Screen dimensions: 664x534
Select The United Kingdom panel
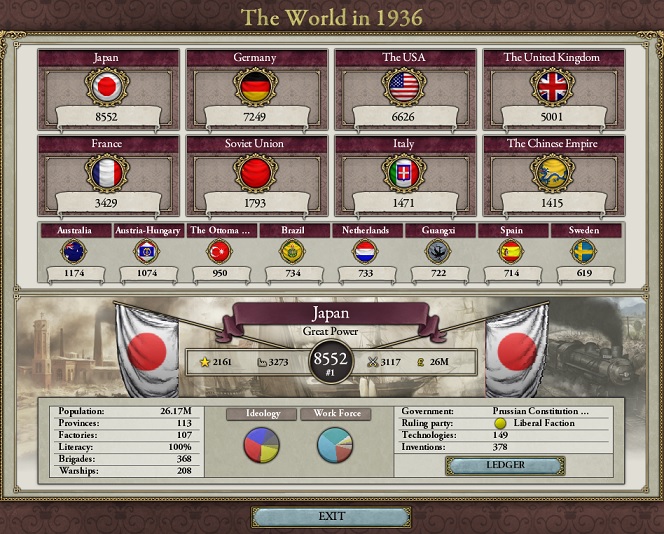click(x=553, y=89)
